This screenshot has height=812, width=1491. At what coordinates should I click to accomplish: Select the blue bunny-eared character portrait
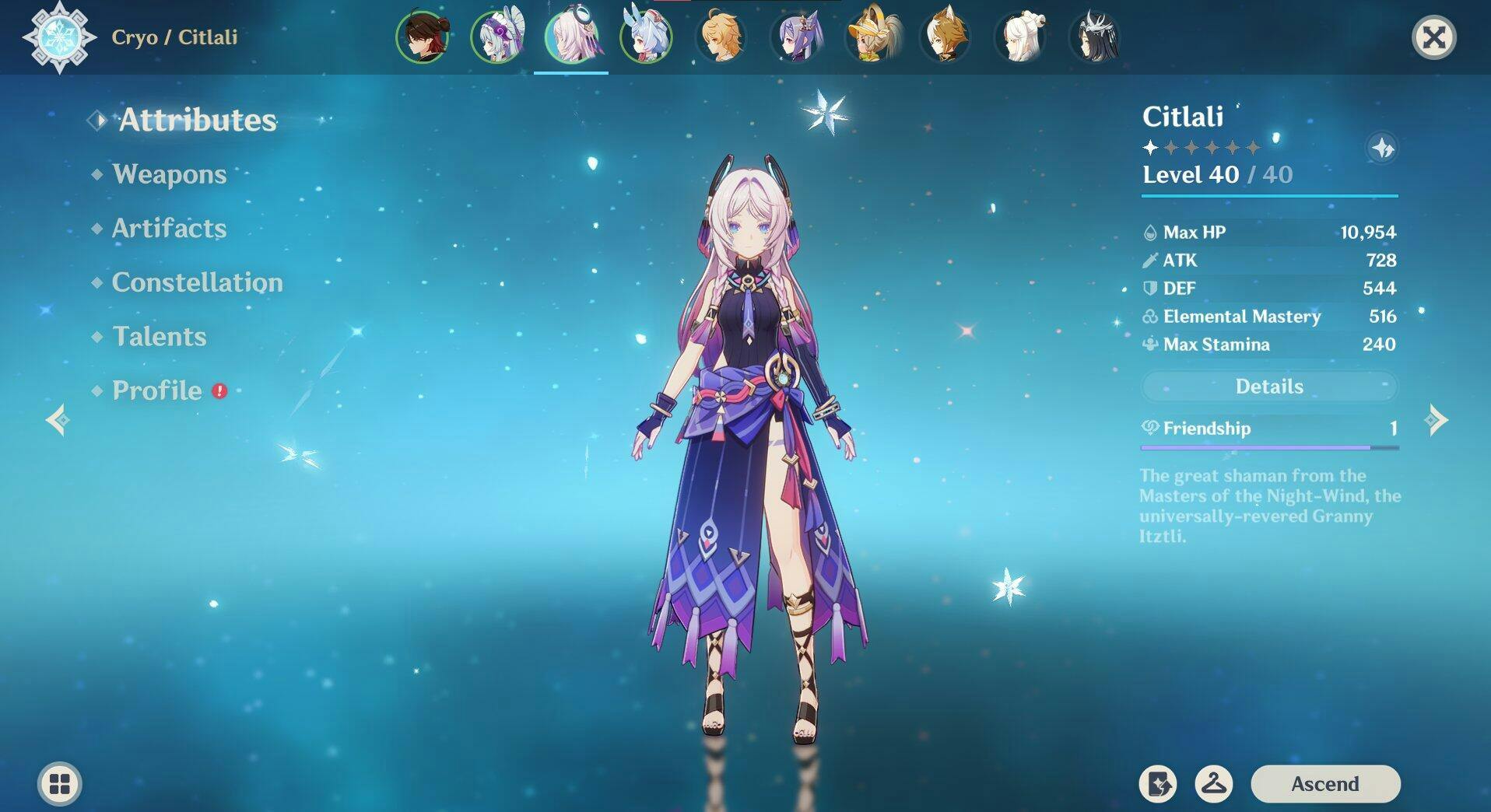tap(646, 37)
